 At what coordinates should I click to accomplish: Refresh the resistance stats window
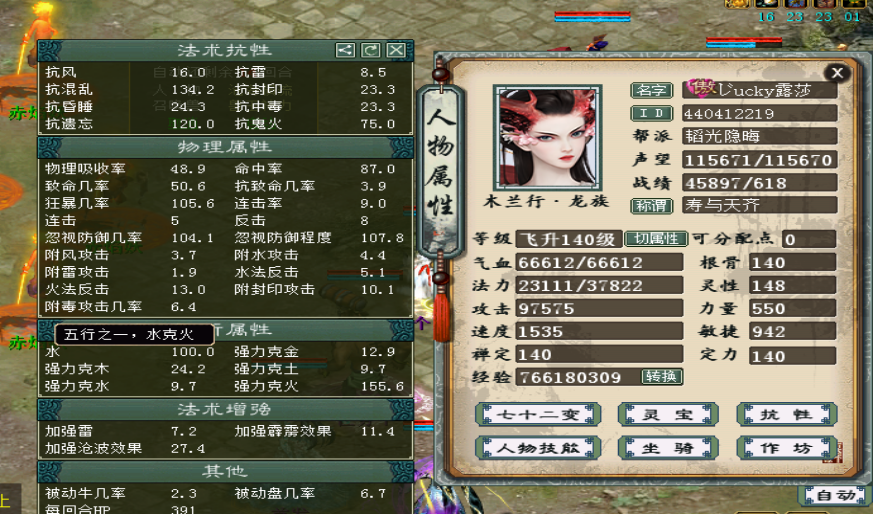tap(370, 50)
